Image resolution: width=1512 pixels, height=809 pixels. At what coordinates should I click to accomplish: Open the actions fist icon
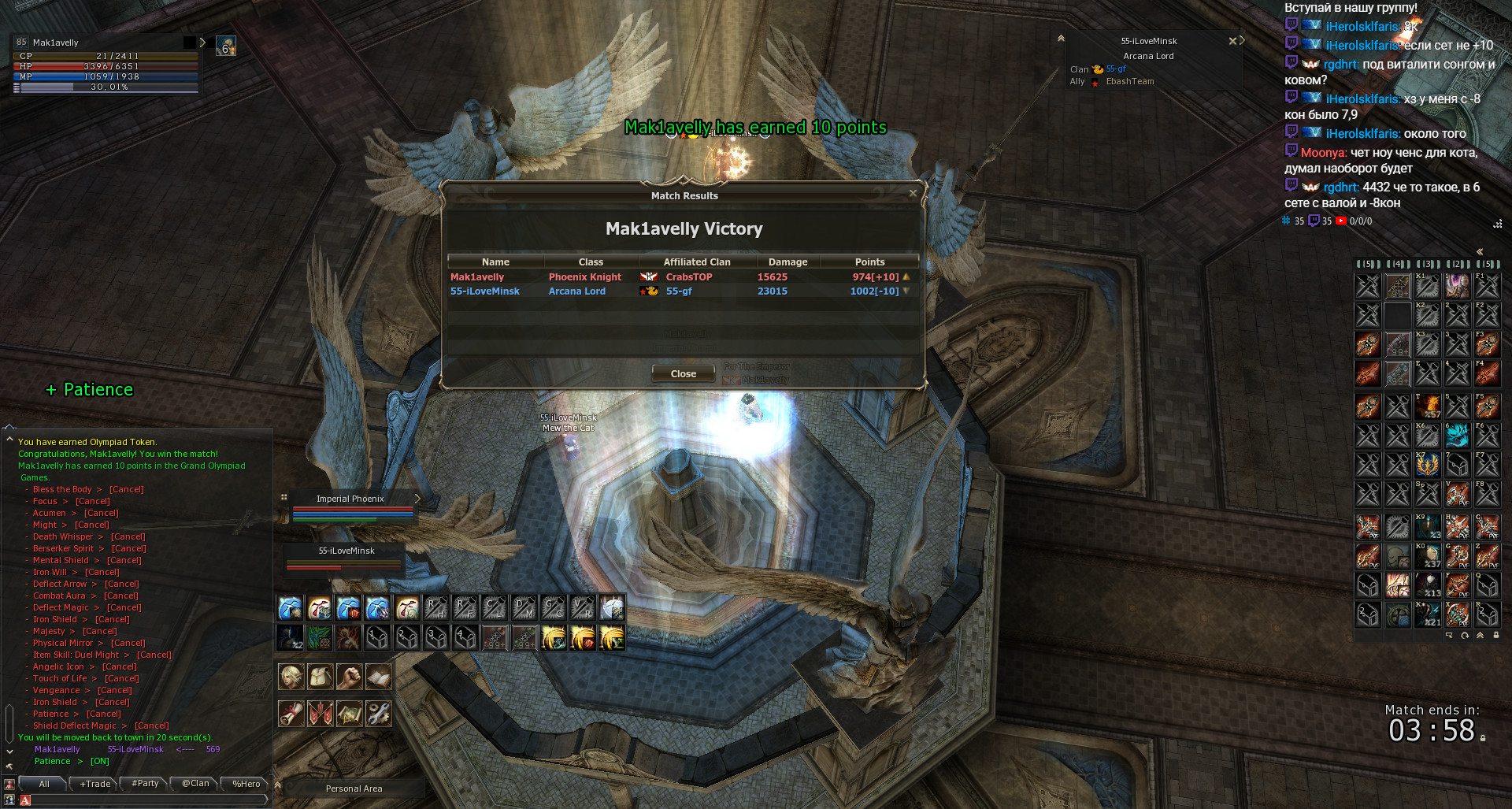[349, 677]
